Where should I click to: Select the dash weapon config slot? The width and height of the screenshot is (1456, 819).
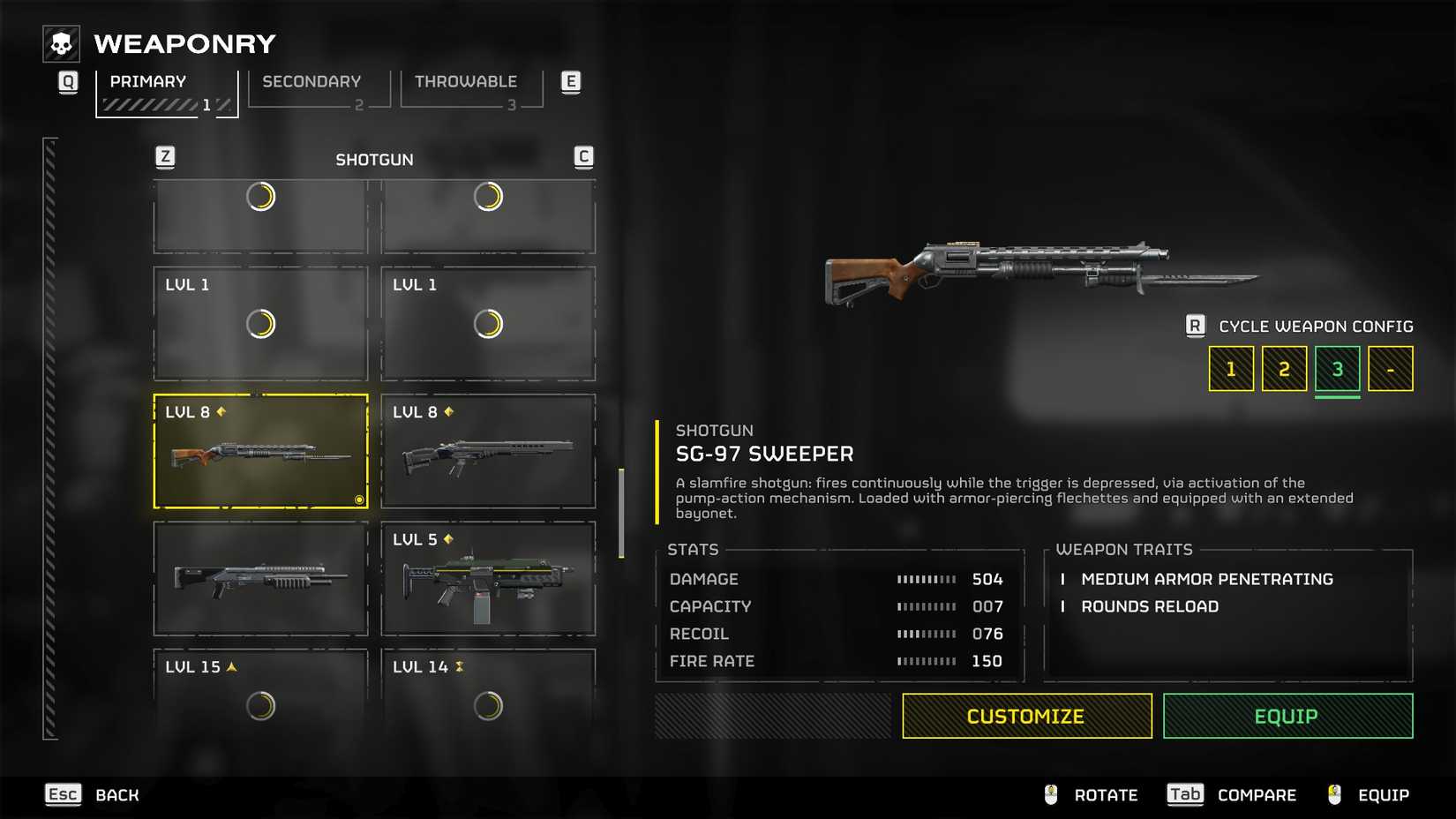1390,369
